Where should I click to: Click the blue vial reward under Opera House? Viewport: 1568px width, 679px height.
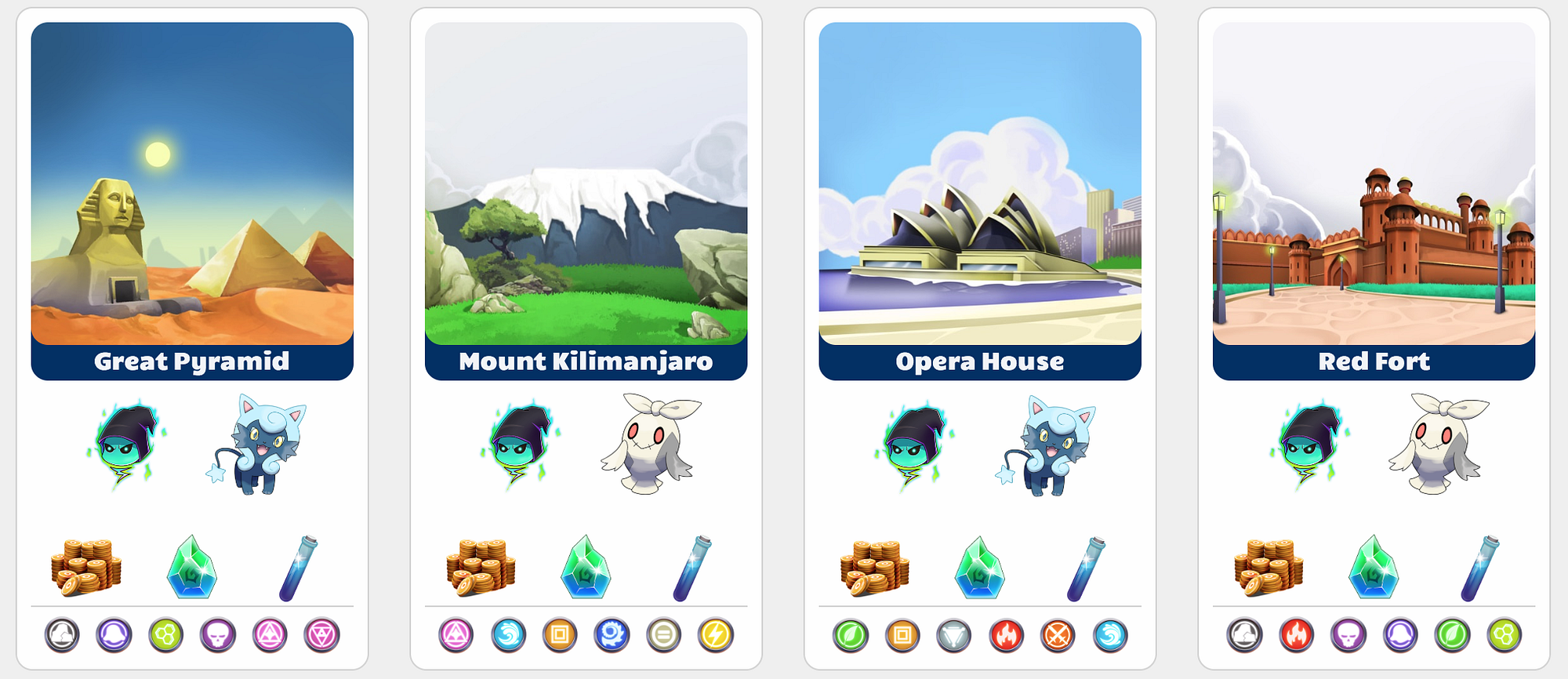(1085, 568)
